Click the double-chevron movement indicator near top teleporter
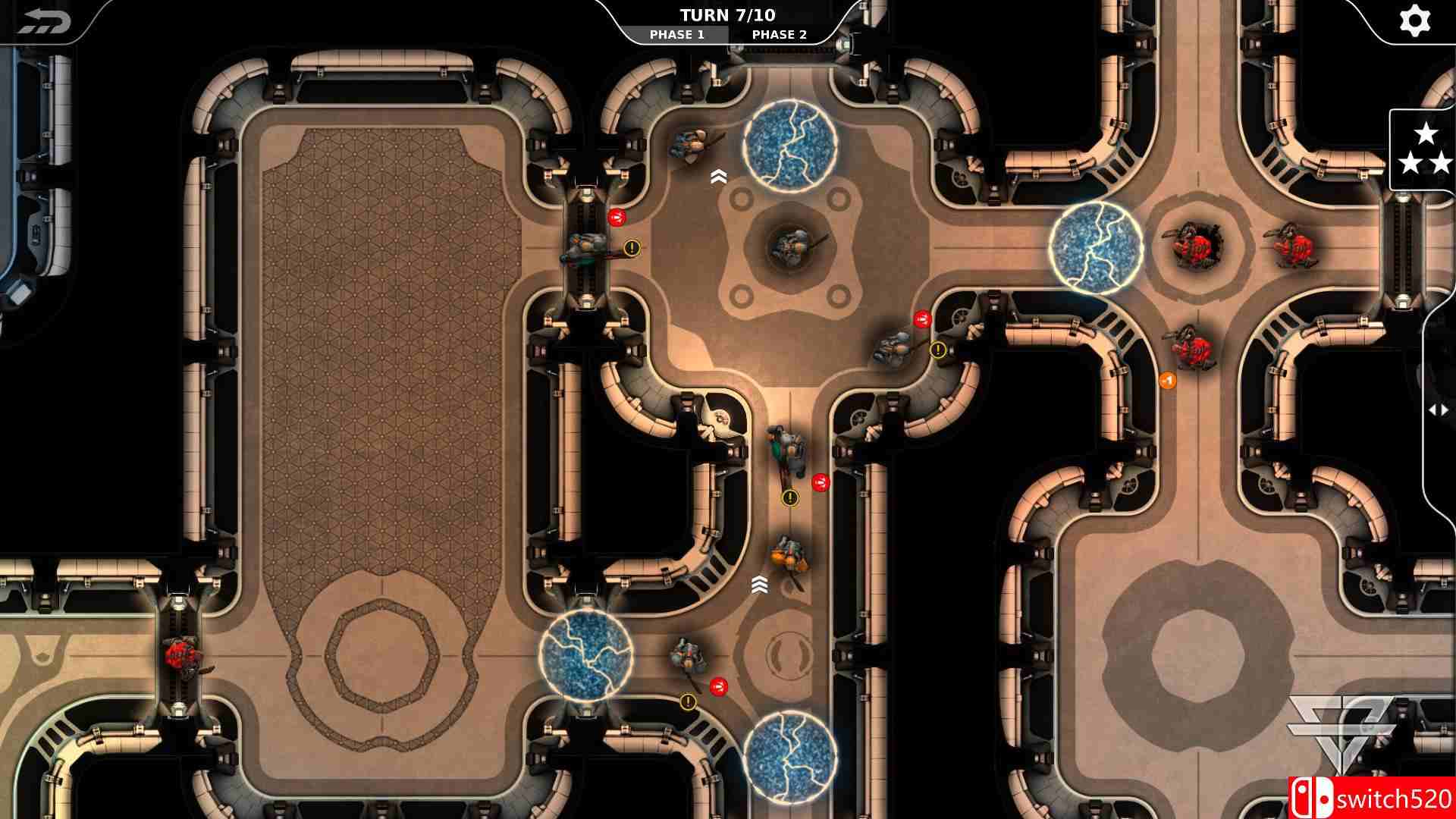The height and width of the screenshot is (819, 1456). (x=719, y=175)
